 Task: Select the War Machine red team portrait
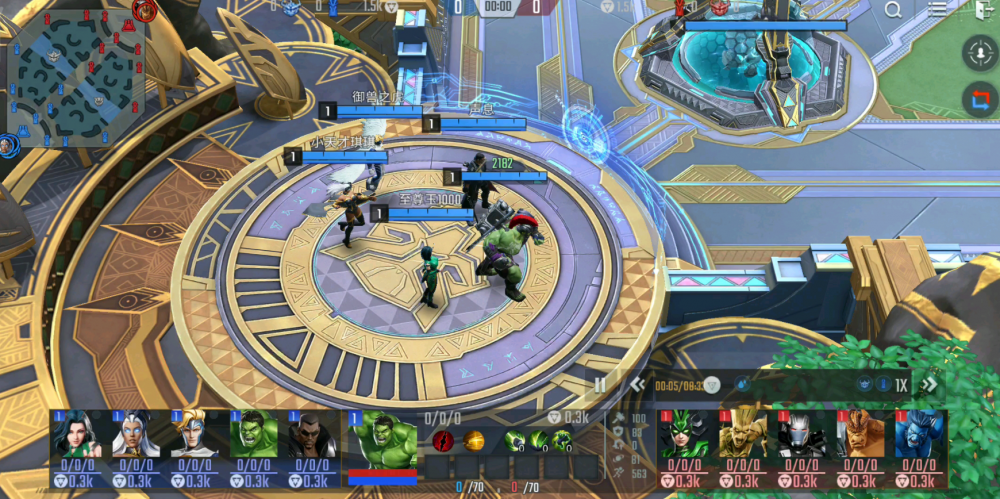click(x=802, y=434)
